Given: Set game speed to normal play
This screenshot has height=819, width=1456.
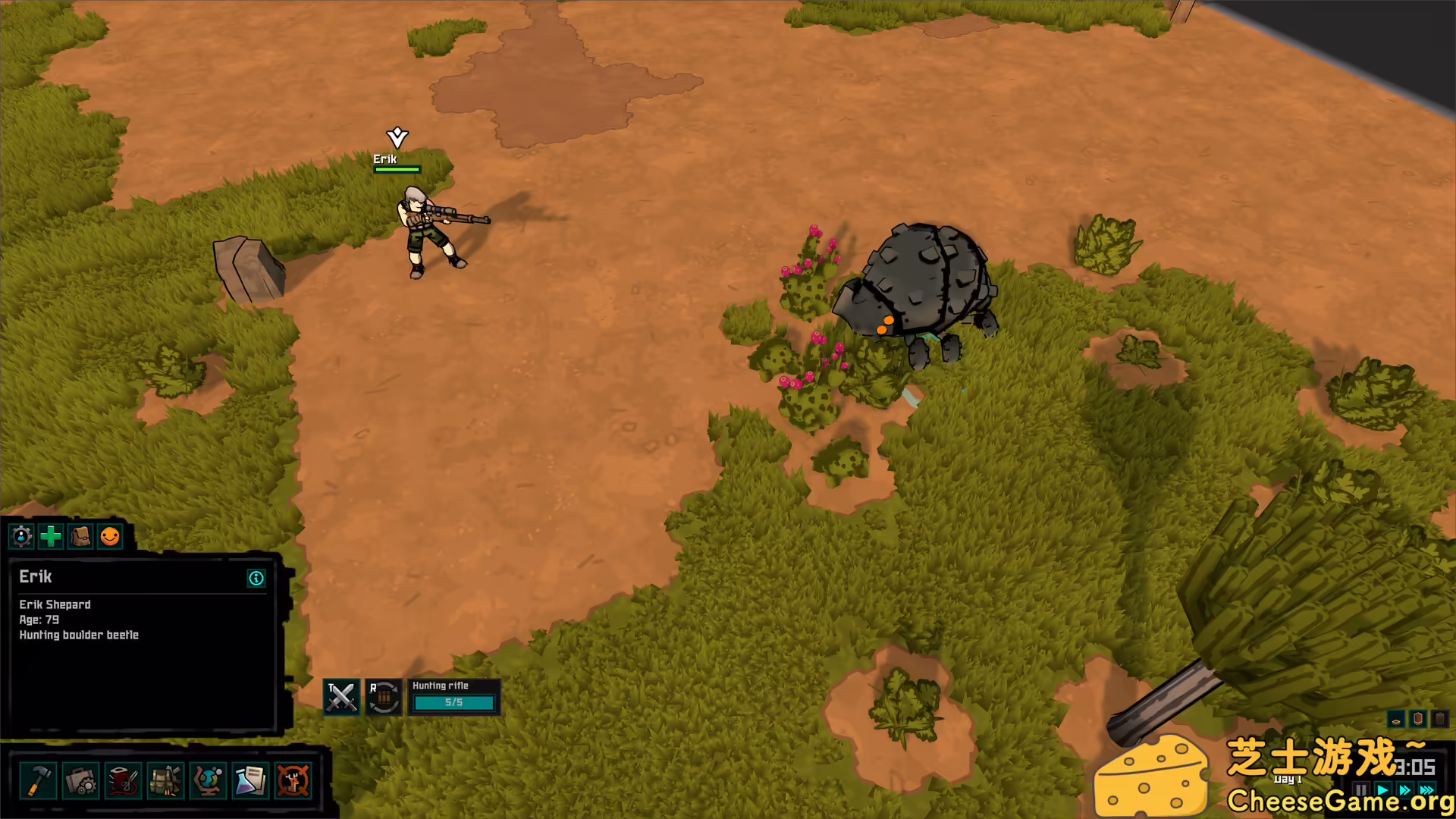Looking at the screenshot, I should coord(1383,790).
